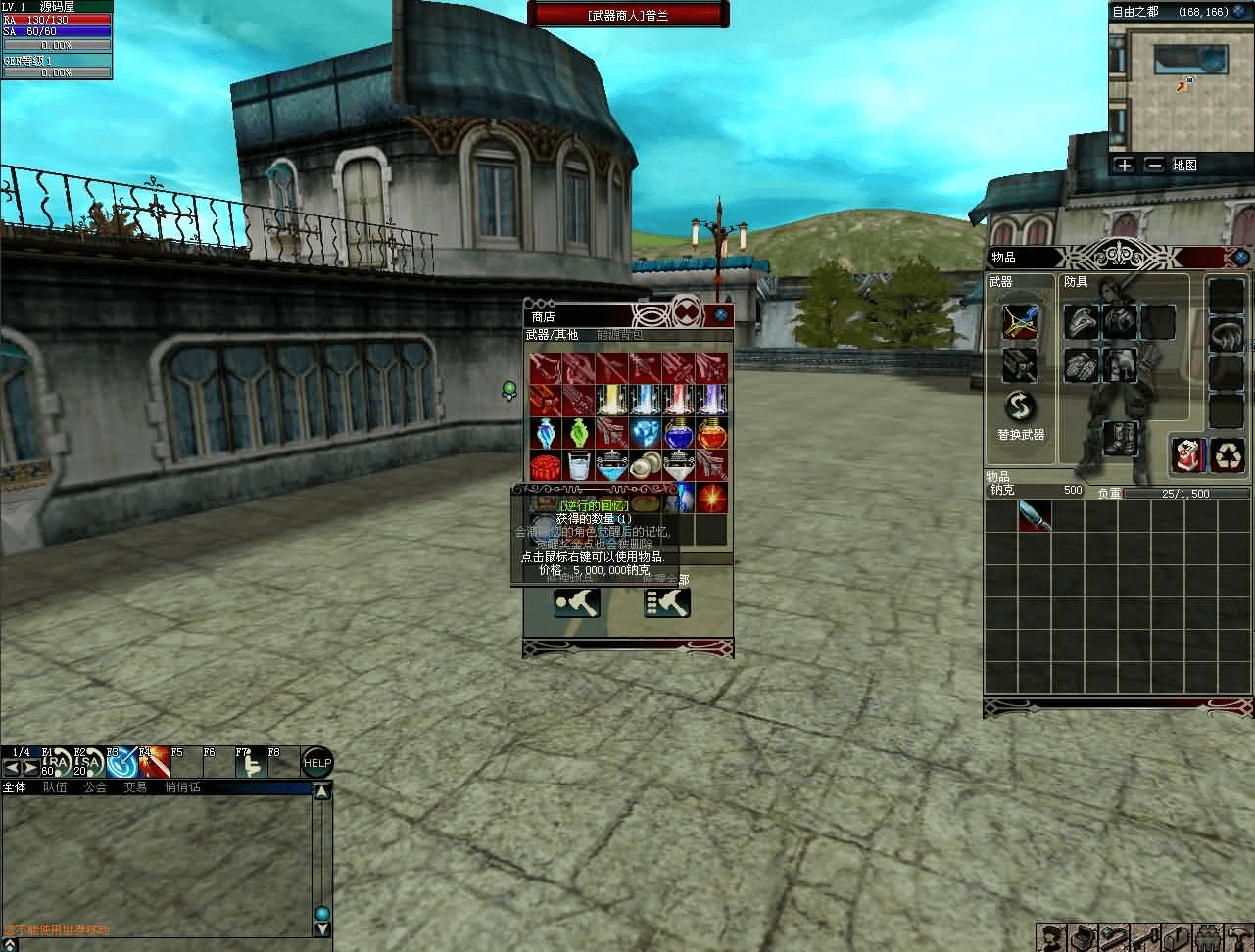This screenshot has height=952, width=1255.
Task: Activate the F4 flaming sword skill
Action: [x=154, y=763]
